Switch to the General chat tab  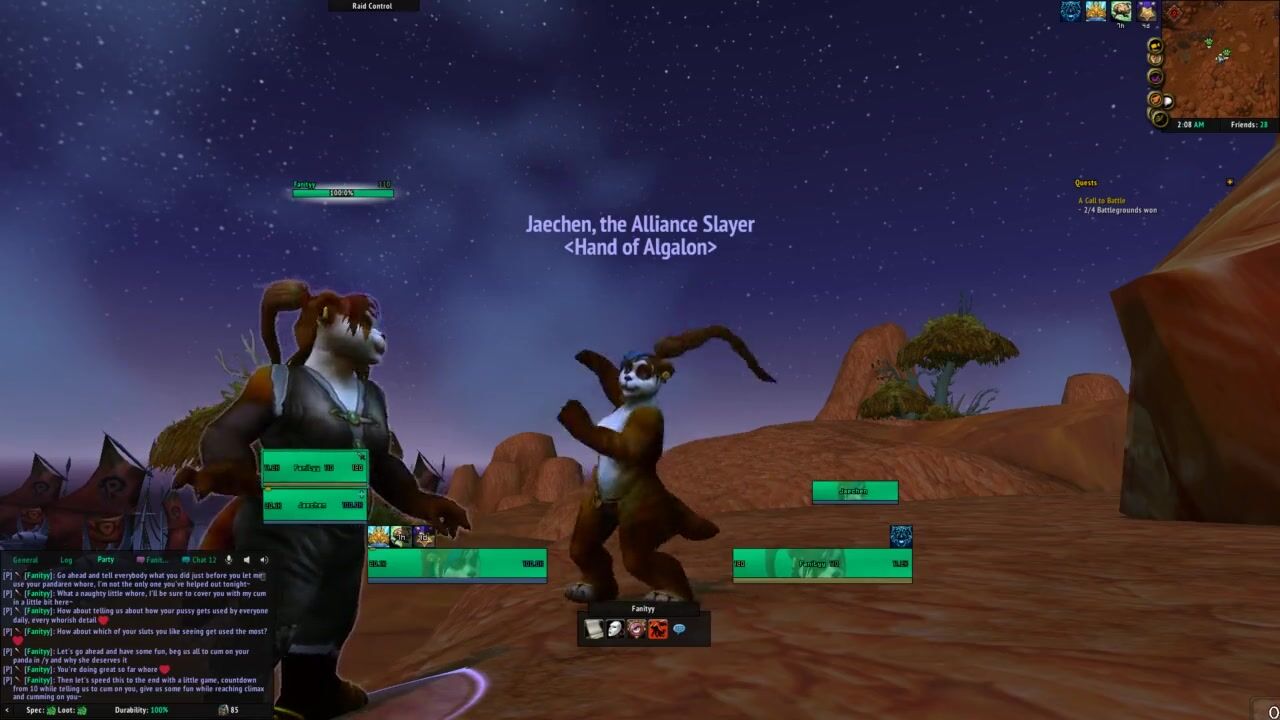pyautogui.click(x=25, y=560)
